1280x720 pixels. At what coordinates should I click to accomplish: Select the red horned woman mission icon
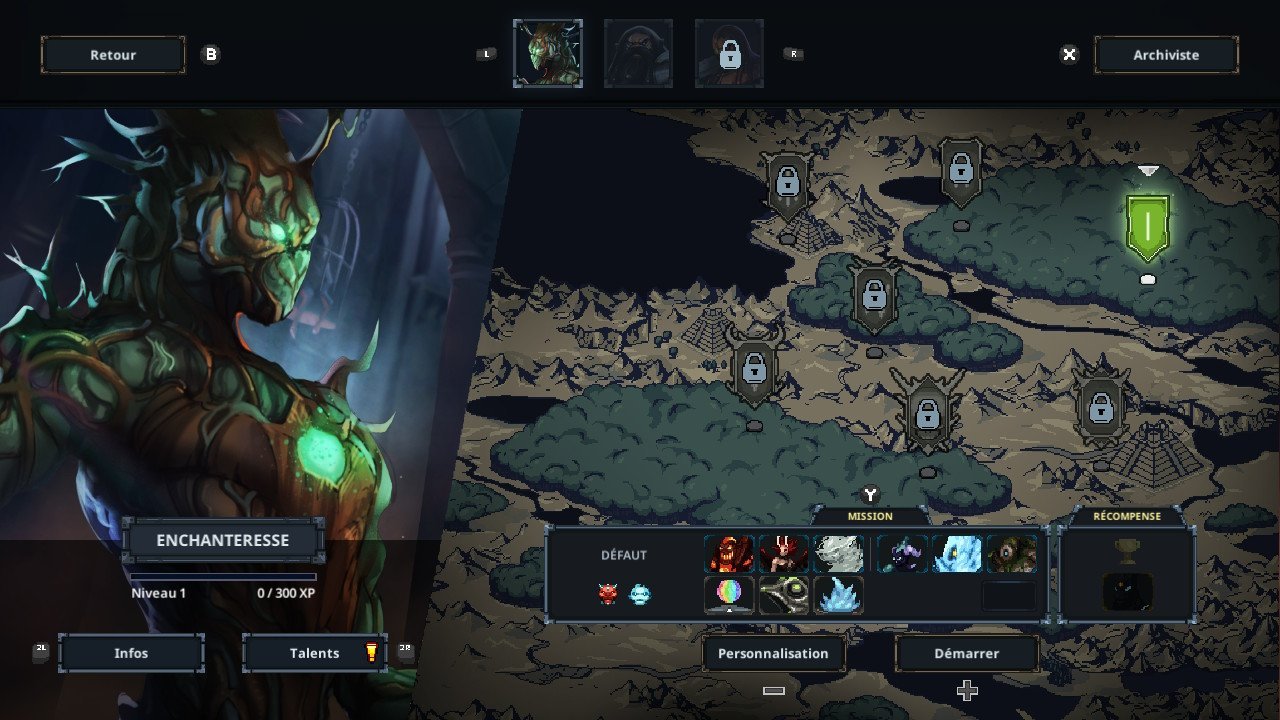click(x=784, y=553)
